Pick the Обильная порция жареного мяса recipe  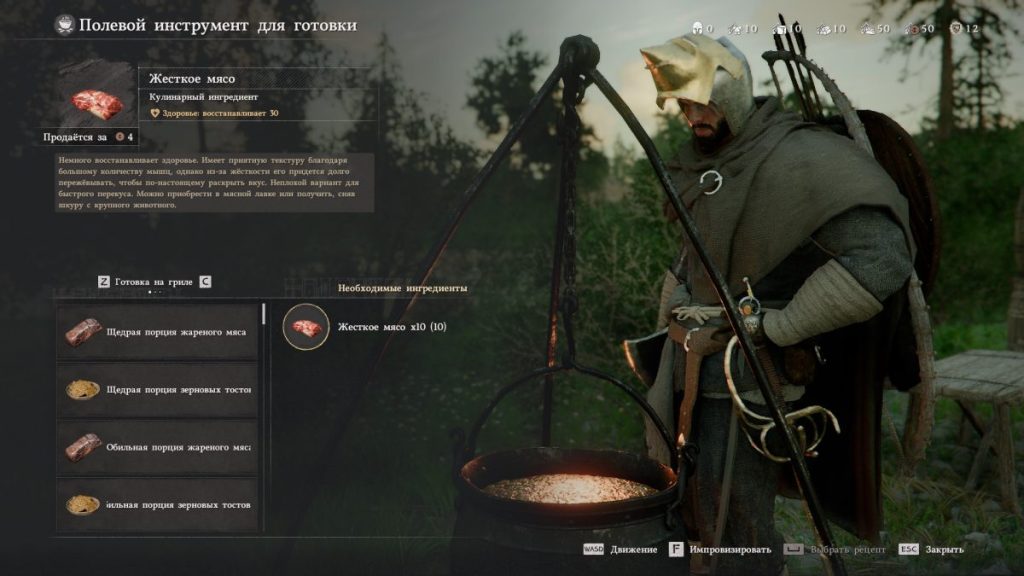click(x=158, y=447)
